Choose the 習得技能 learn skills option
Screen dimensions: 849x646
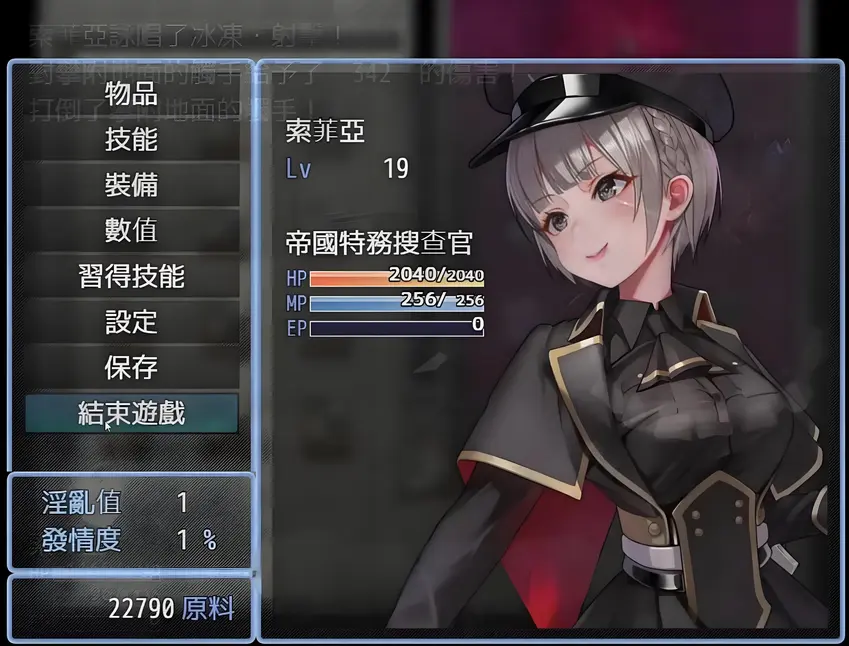point(131,276)
